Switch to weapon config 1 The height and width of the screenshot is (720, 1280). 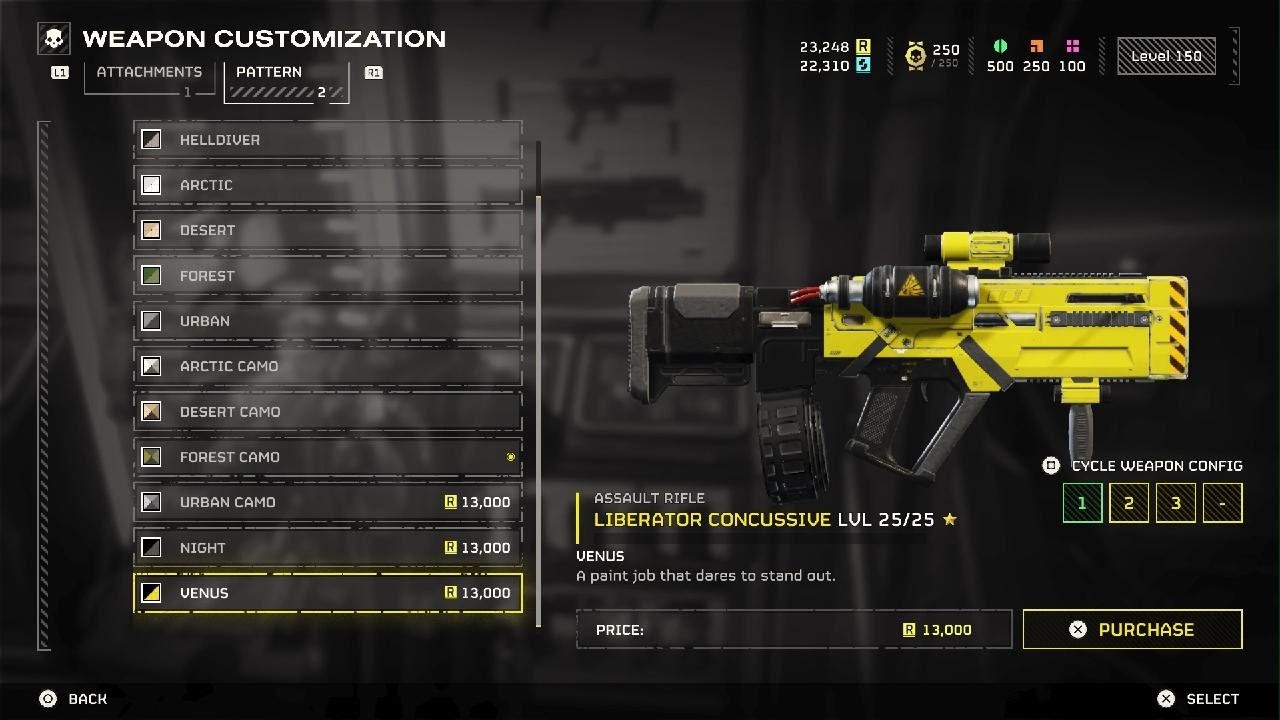click(x=1081, y=503)
